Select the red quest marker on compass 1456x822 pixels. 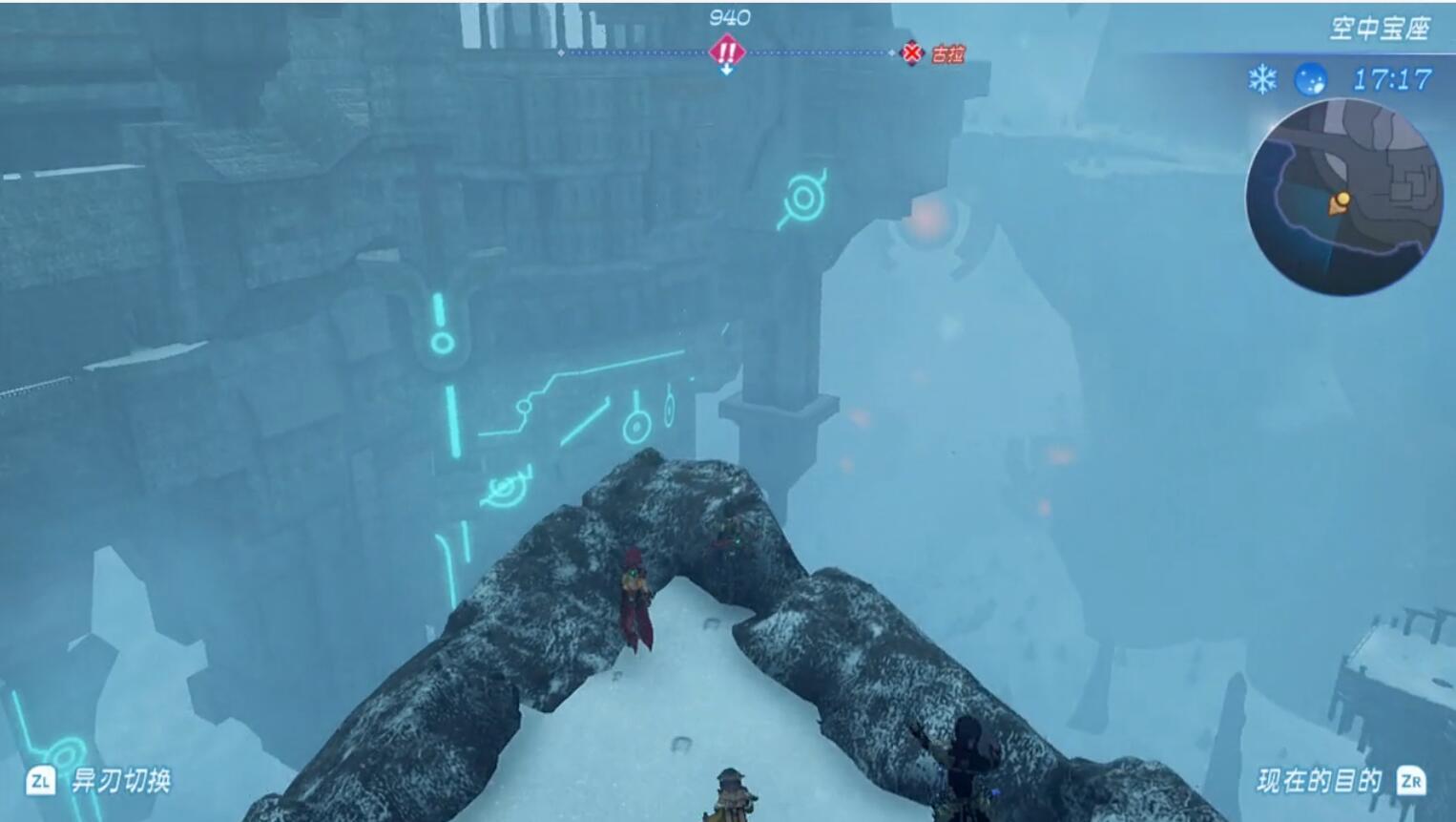pos(726,51)
